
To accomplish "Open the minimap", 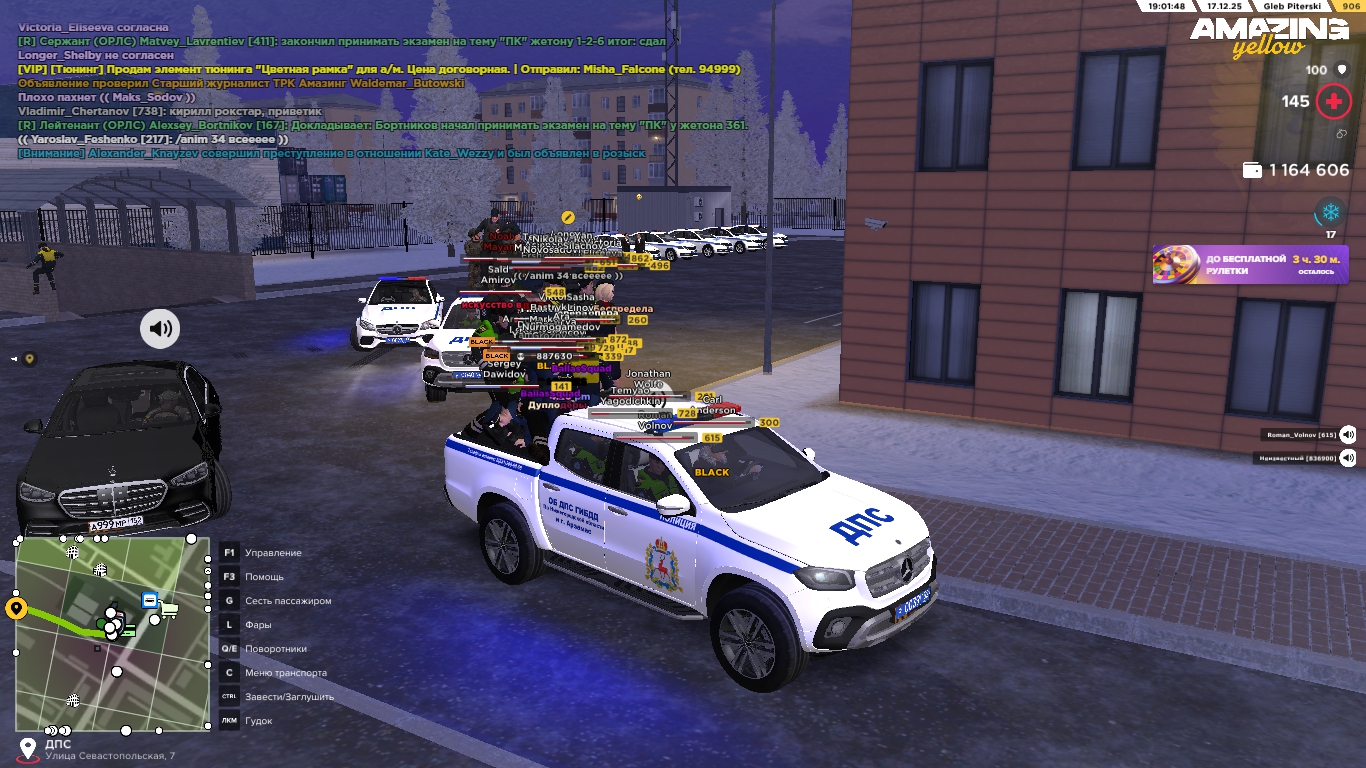I will tap(113, 634).
